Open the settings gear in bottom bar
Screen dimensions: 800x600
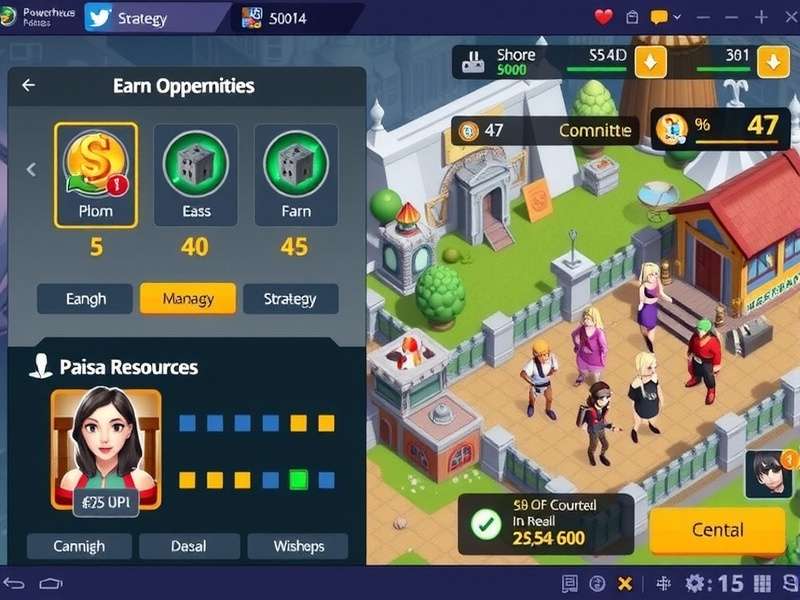(694, 583)
